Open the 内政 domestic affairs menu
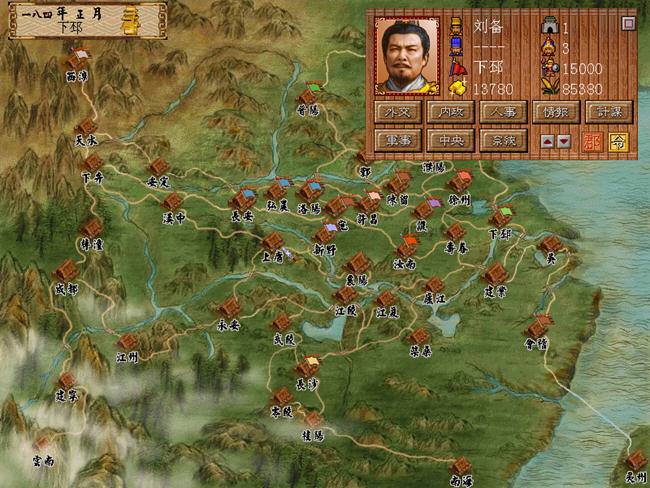This screenshot has height=488, width=650. [450, 112]
